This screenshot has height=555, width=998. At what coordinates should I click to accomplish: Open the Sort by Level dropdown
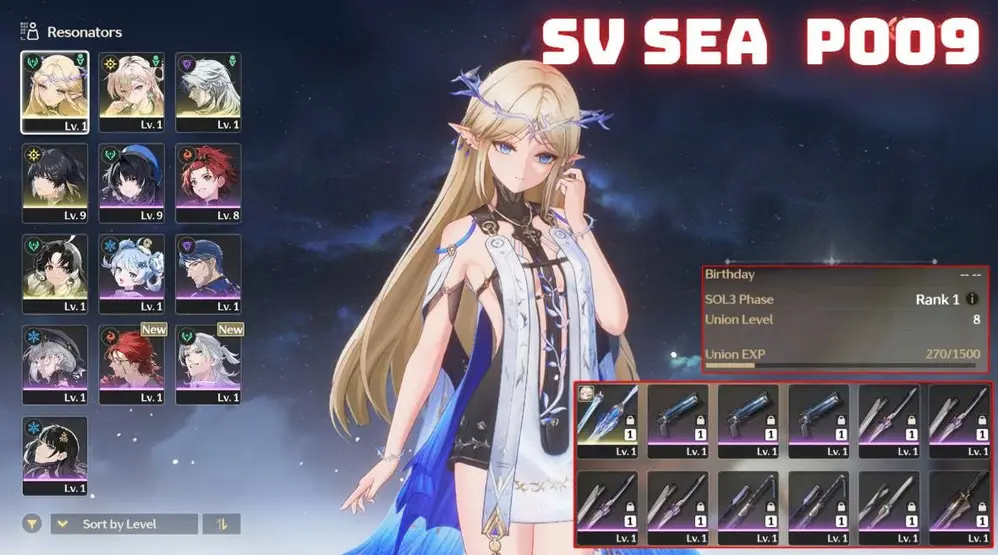click(x=124, y=524)
